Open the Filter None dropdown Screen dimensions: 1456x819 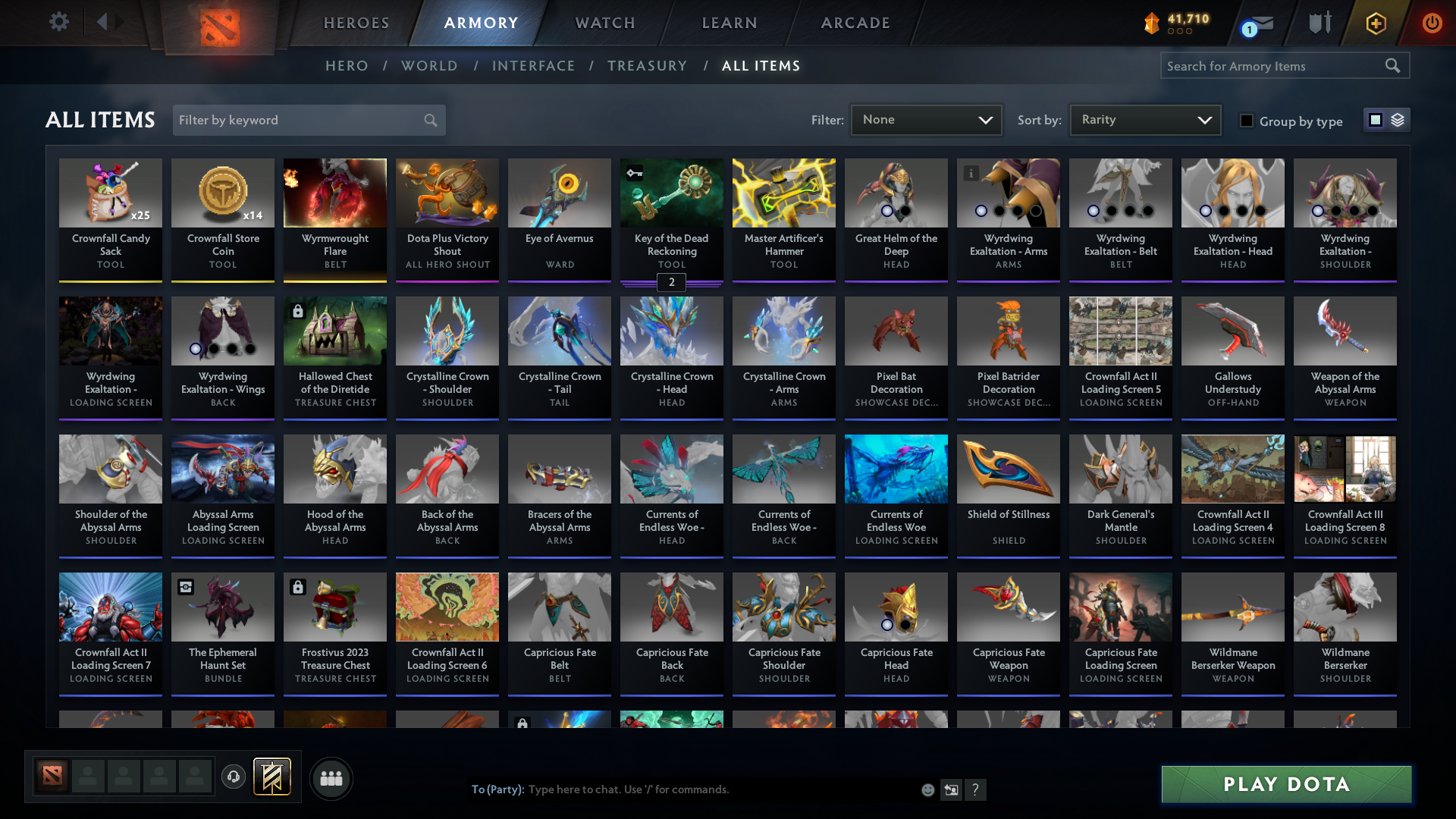(x=925, y=119)
